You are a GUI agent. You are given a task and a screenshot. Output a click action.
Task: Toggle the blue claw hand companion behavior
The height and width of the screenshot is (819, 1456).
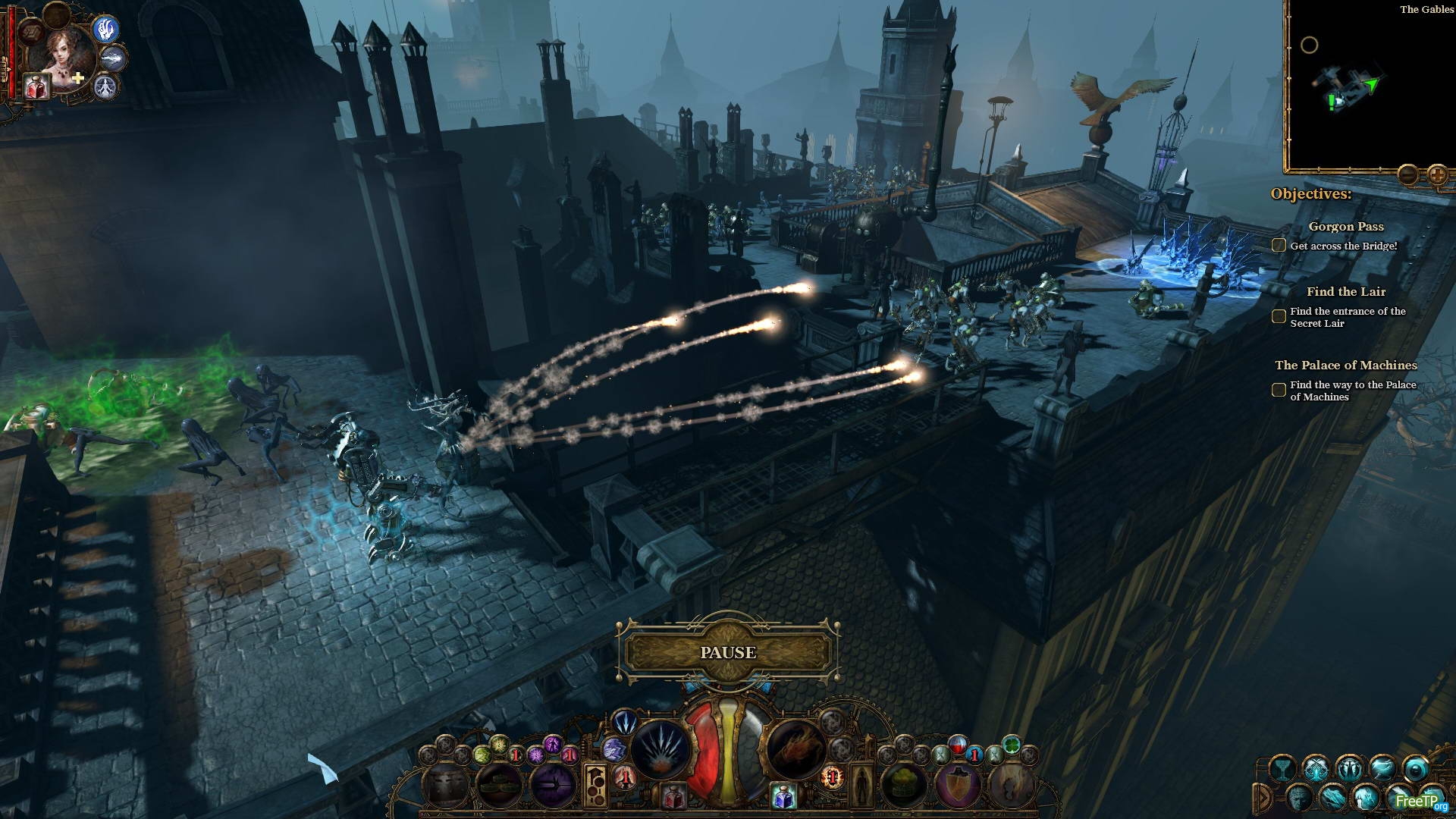pyautogui.click(x=107, y=29)
